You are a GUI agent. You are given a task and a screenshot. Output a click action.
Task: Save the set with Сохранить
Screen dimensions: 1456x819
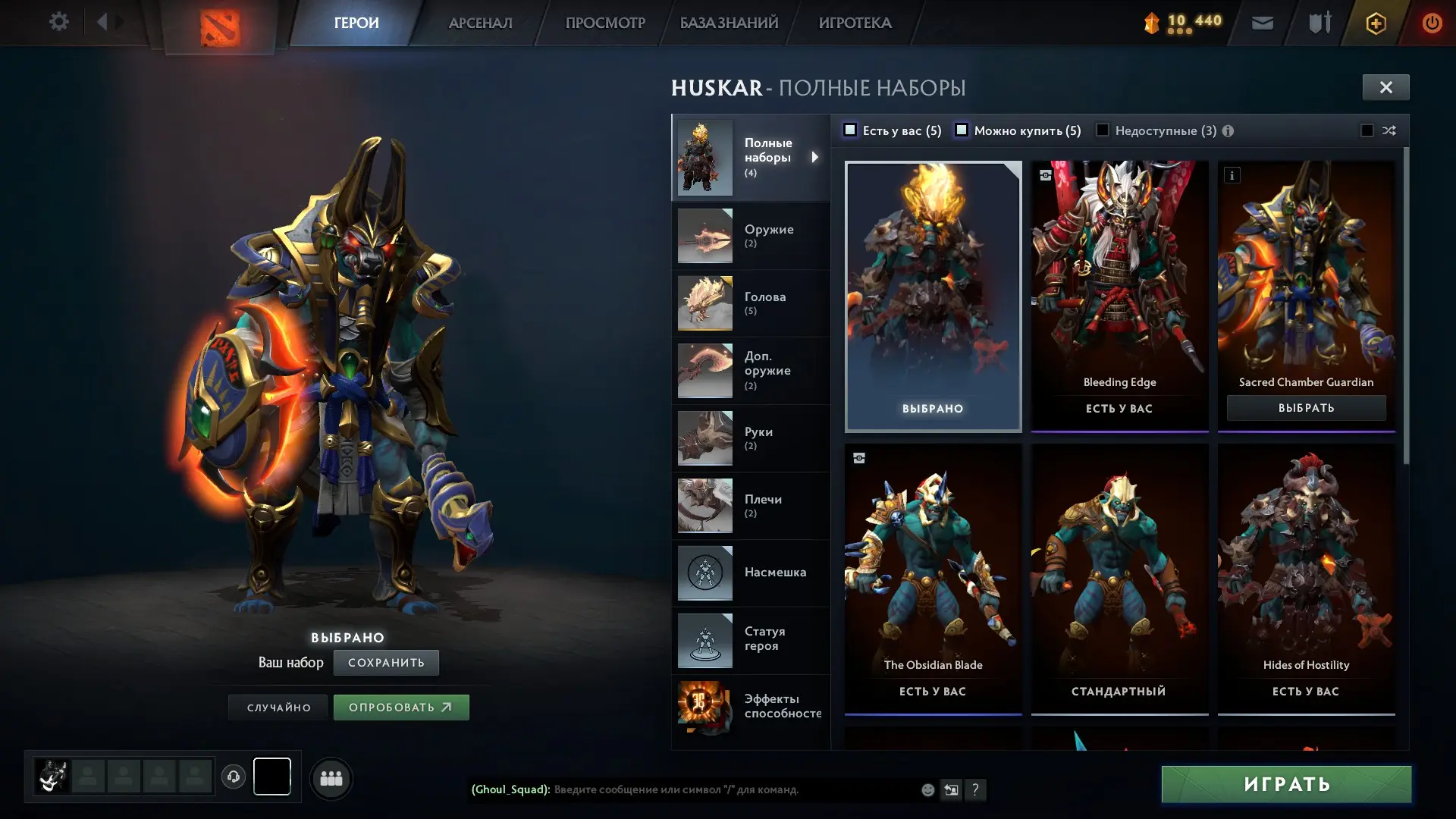(x=386, y=663)
